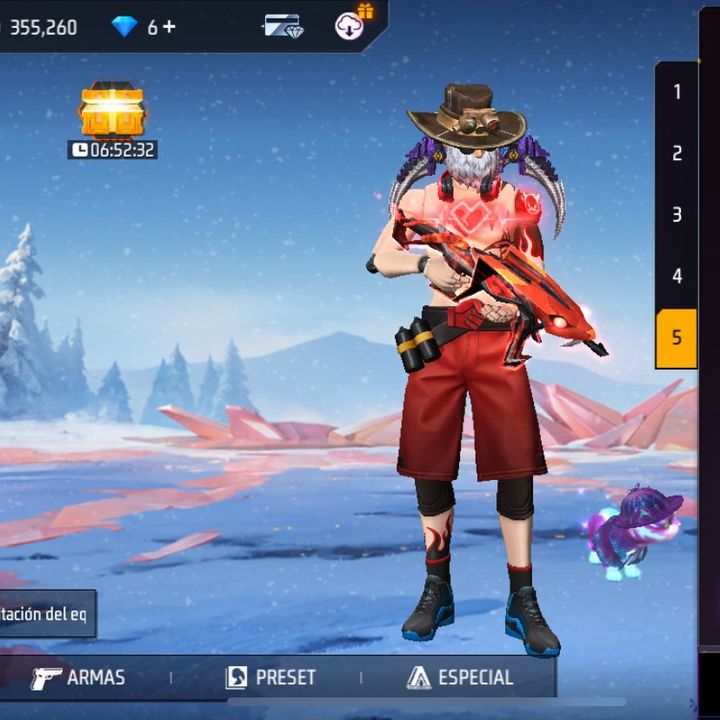Click the highlighted preset slot 5
The image size is (720, 720).
[x=677, y=338]
